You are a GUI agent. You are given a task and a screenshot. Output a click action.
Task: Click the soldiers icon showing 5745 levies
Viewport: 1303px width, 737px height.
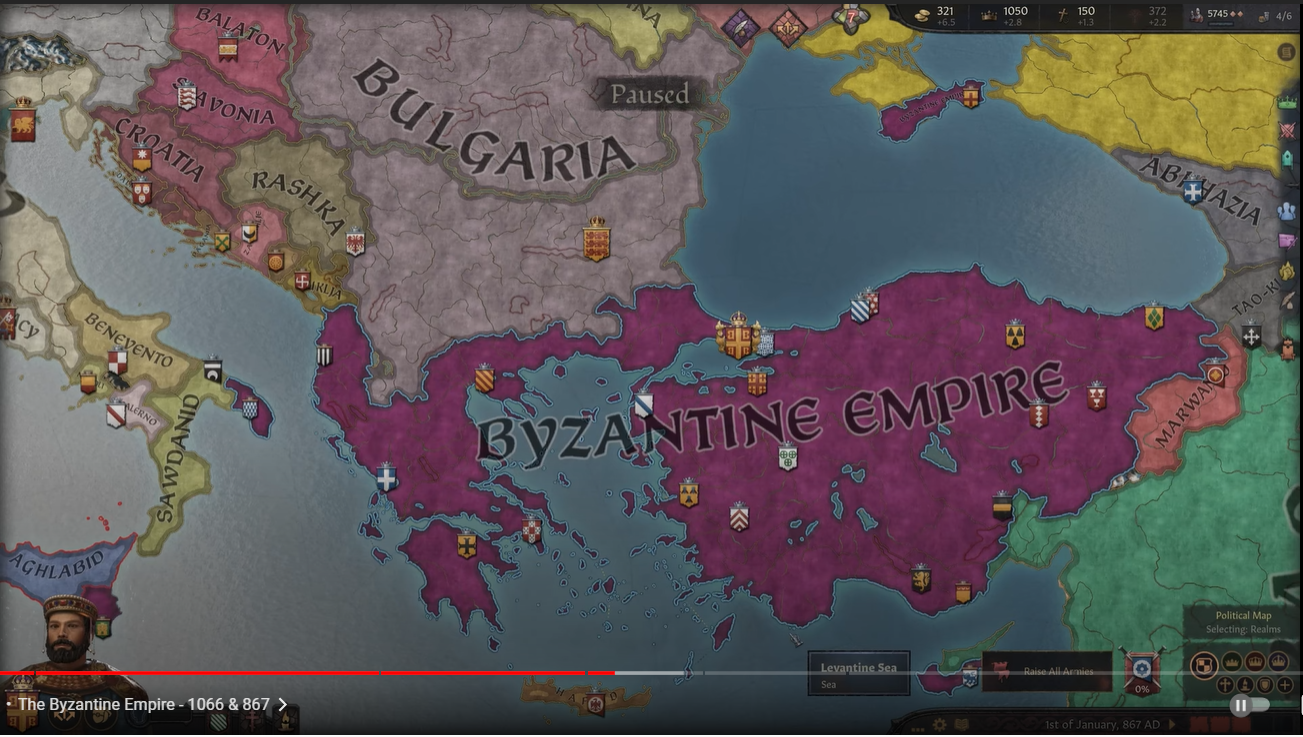1196,15
